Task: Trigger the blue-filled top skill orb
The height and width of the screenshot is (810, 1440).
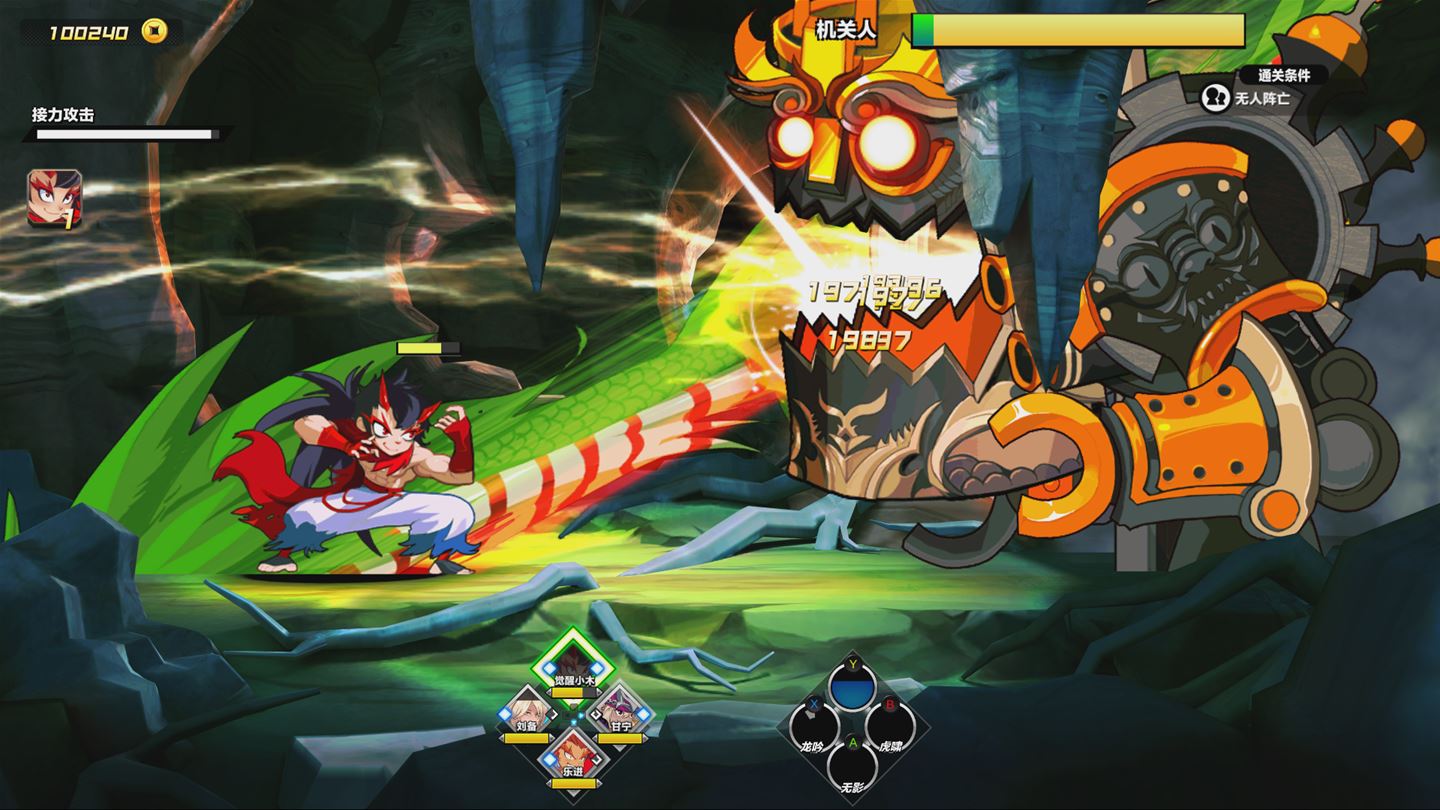Action: coord(852,687)
